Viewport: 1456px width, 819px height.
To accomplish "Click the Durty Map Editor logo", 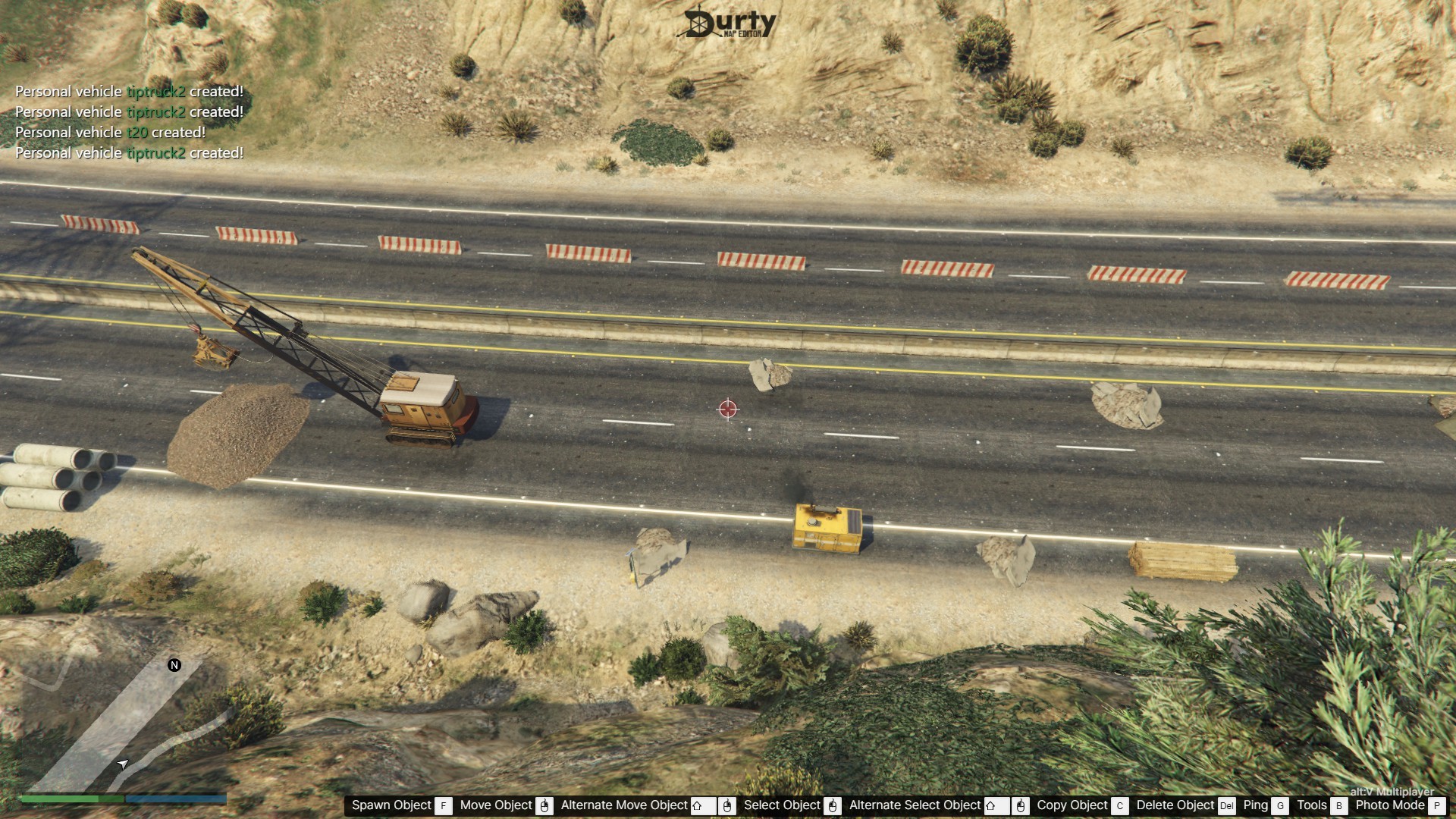I will click(x=730, y=23).
